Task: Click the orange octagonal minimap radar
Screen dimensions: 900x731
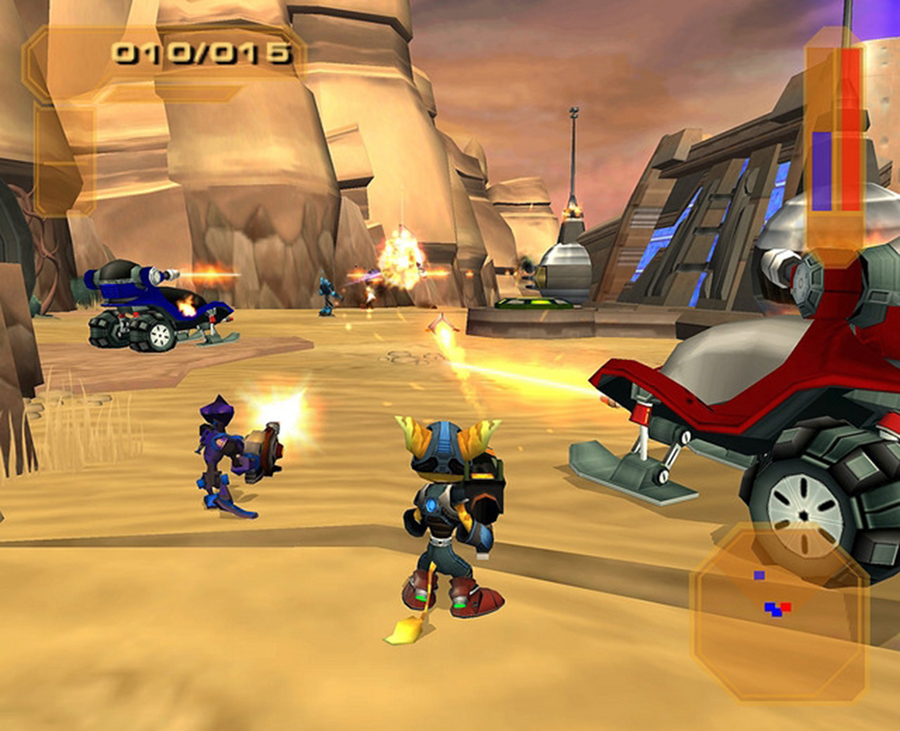Action: point(781,614)
